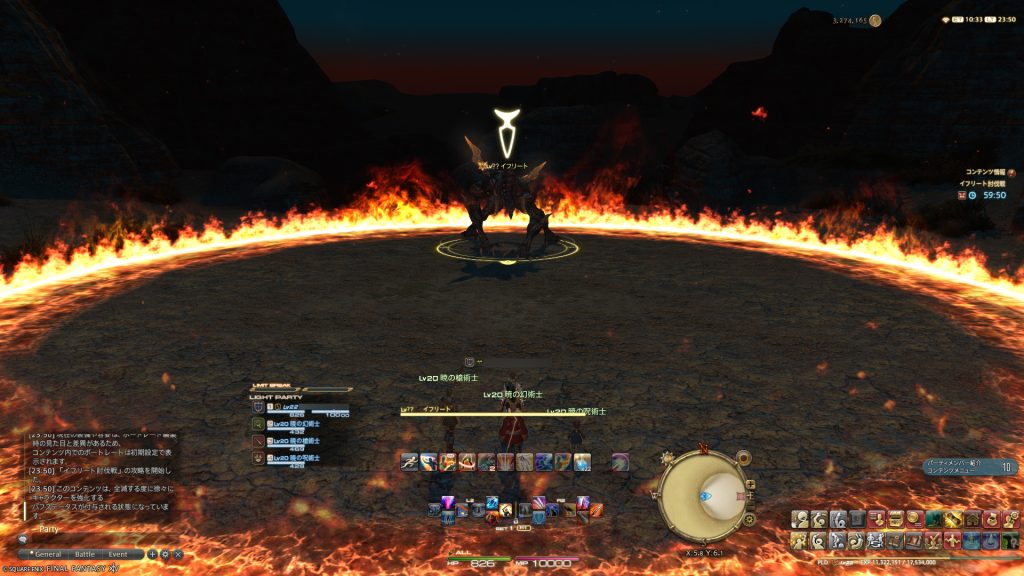This screenshot has height=576, width=1024.
Task: Open the duty info (コンテンツ情報) panel
Action: (990, 172)
